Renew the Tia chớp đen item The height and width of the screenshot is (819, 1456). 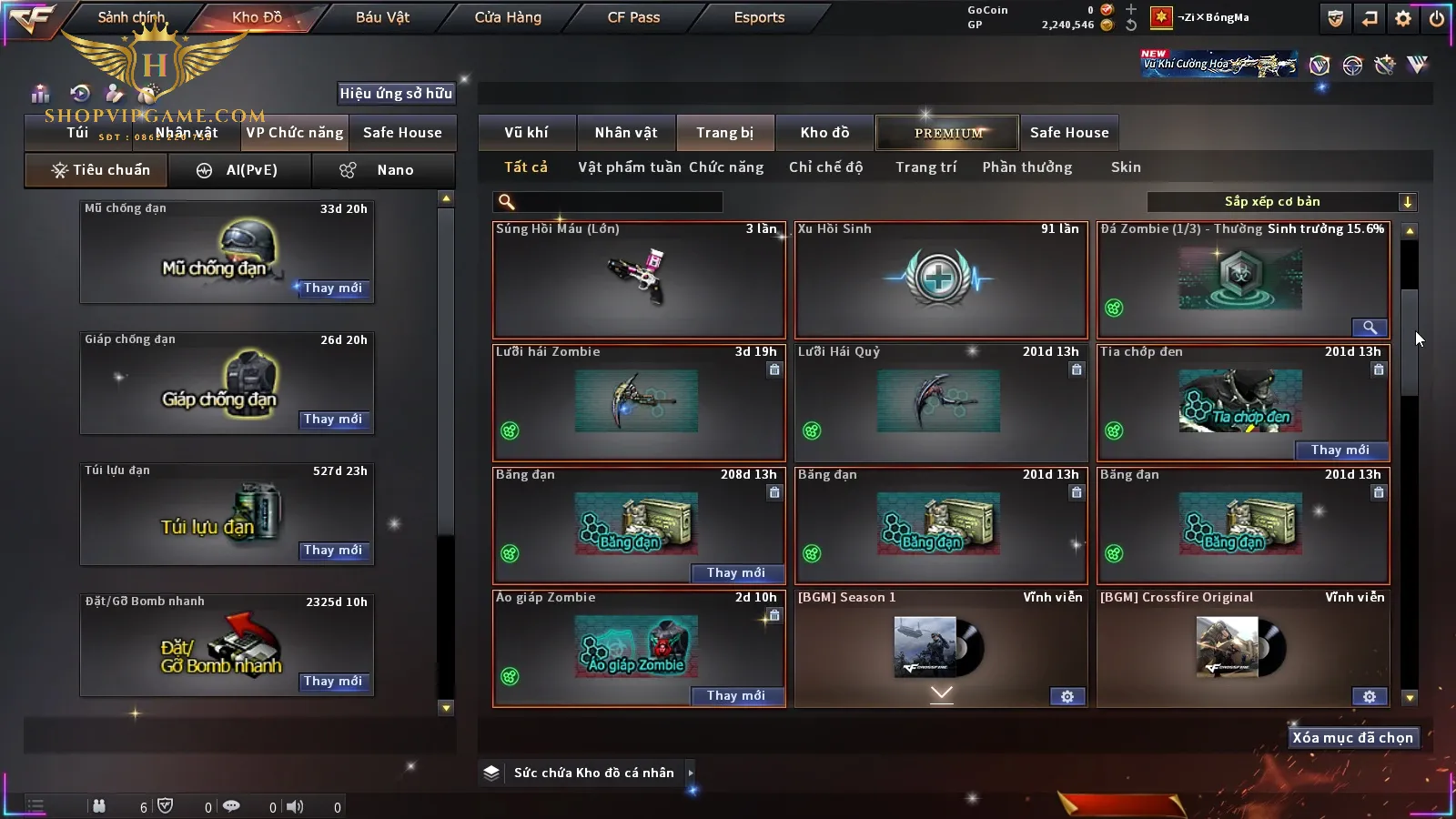click(1340, 450)
